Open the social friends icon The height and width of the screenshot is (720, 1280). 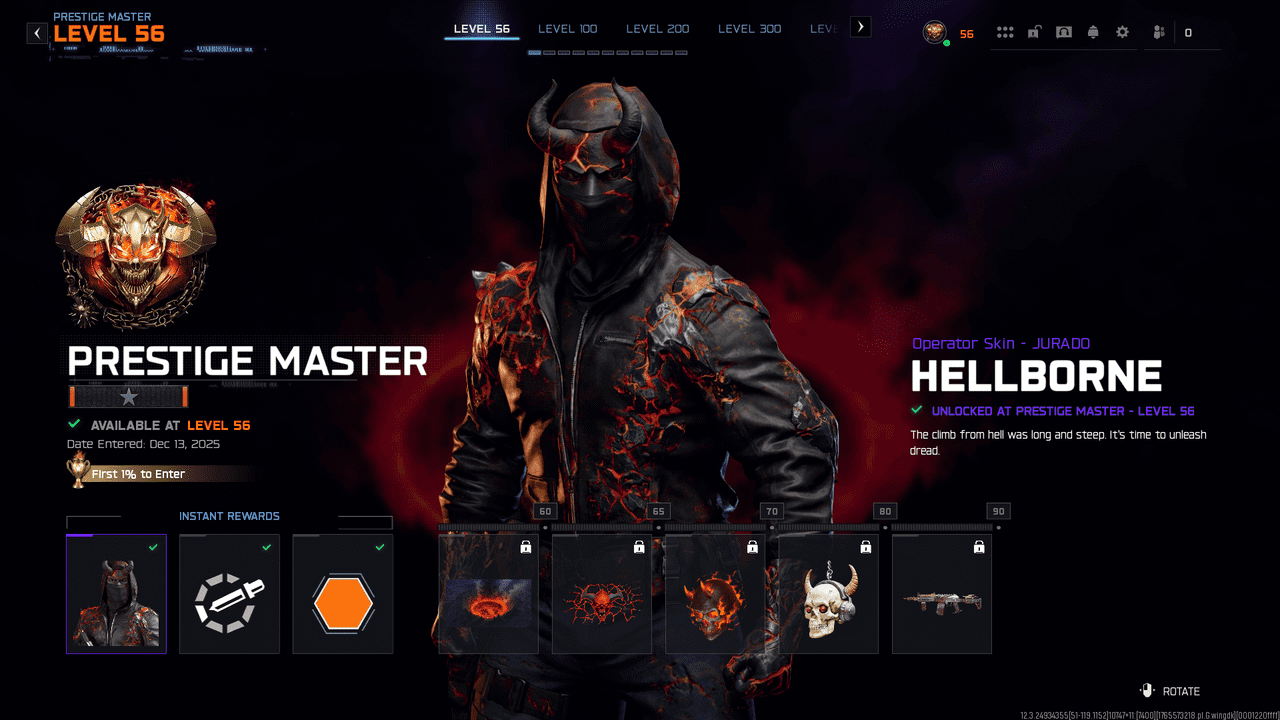pyautogui.click(x=1157, y=32)
